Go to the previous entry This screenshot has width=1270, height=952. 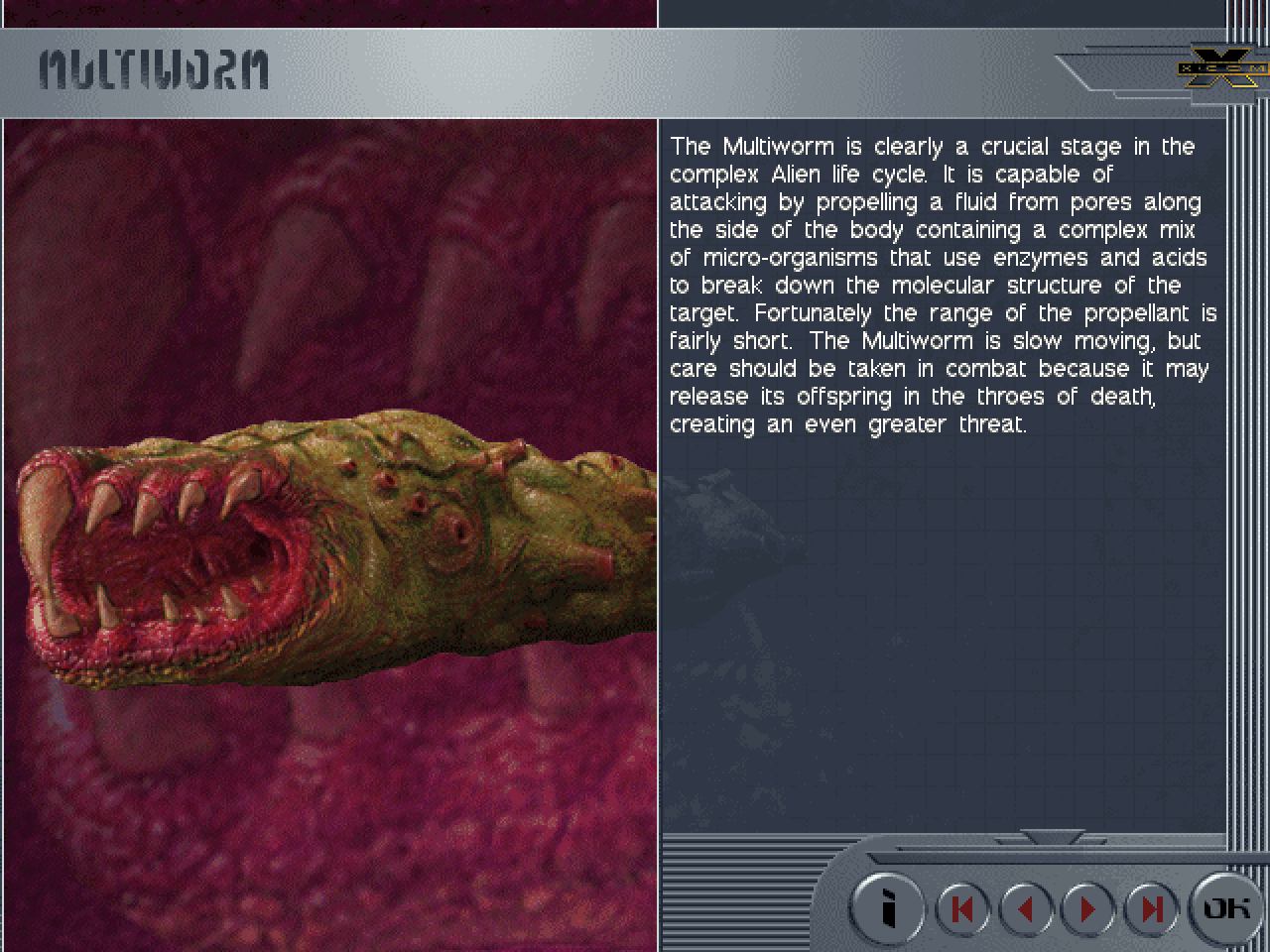click(x=1025, y=908)
